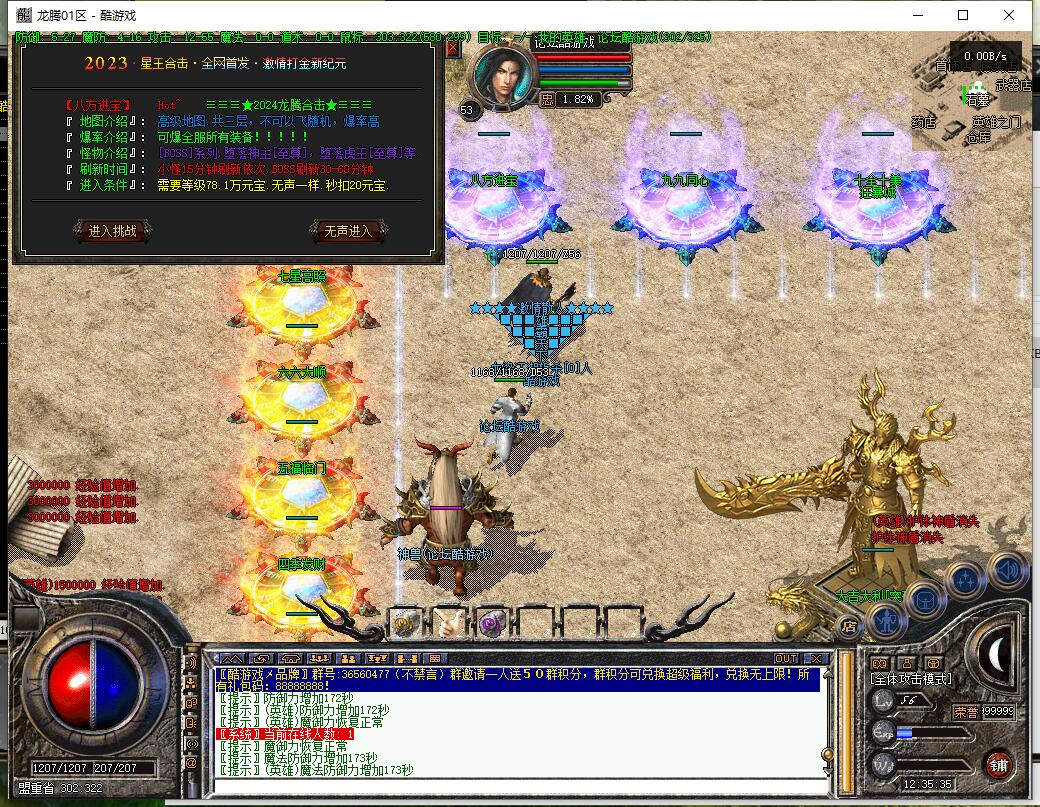The width and height of the screenshot is (1040, 807).
Task: Click the 进入挑战 button
Action: coord(112,231)
